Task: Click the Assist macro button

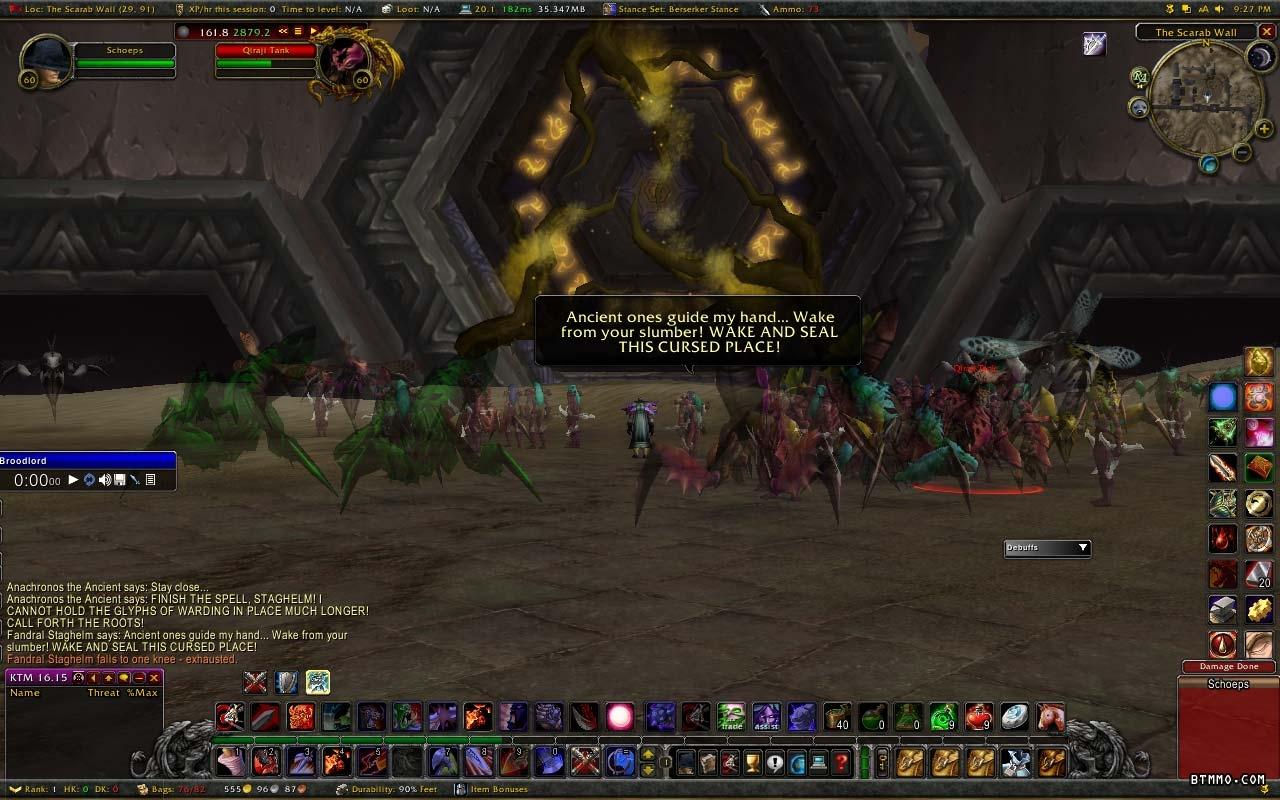Action: pyautogui.click(x=766, y=716)
